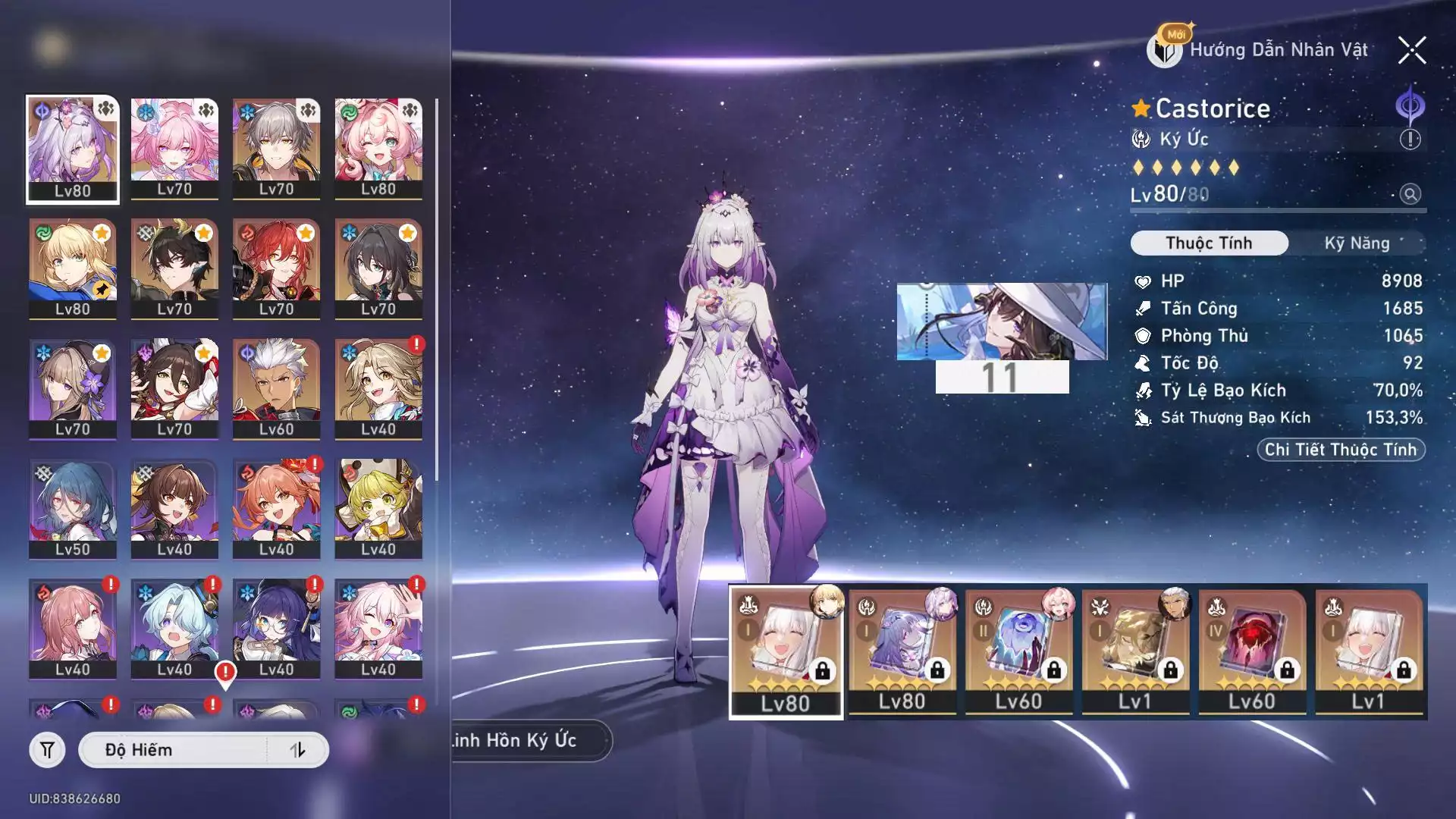Select the blue-haired Lv50 character
1456x819 pixels.
pos(73,509)
